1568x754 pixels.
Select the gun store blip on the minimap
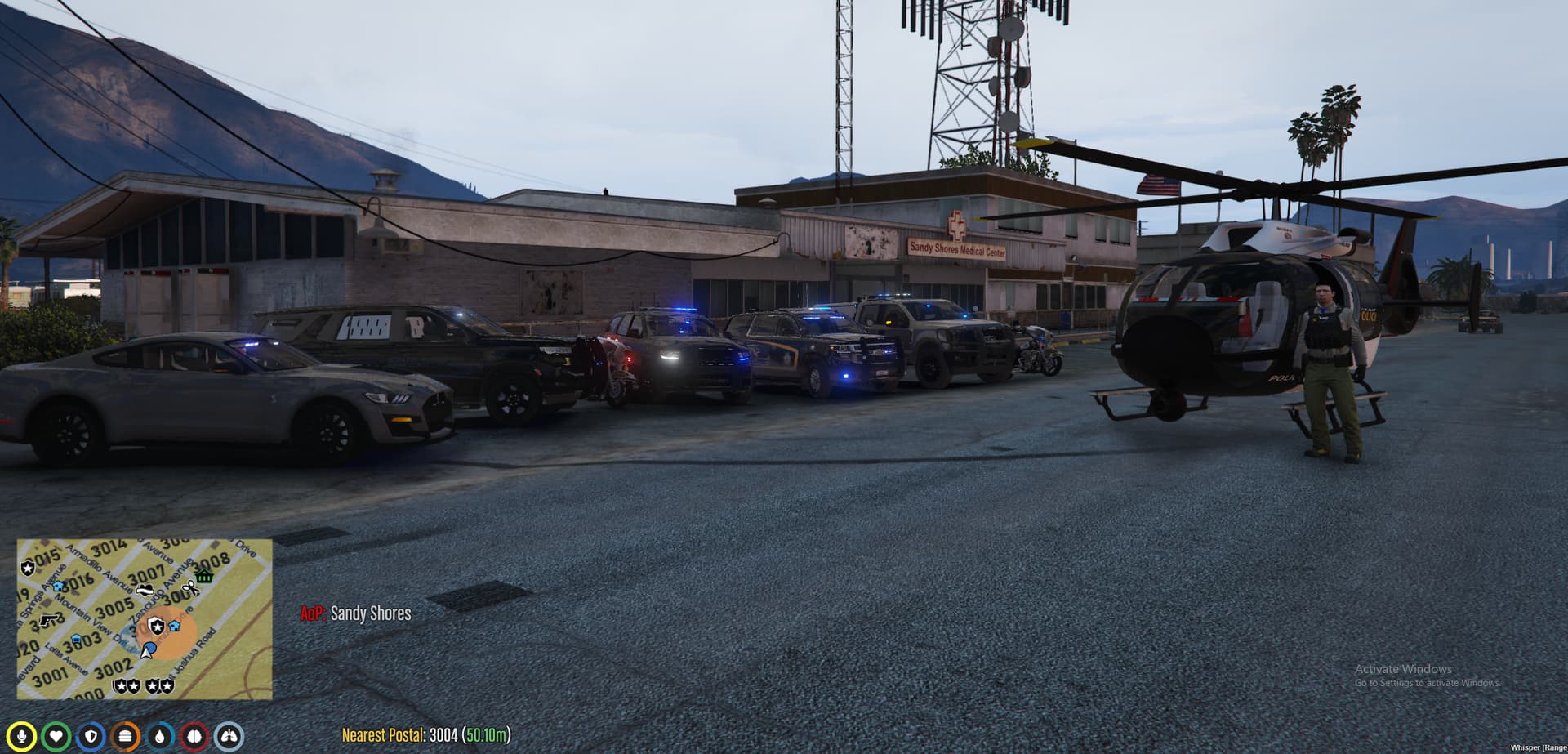pyautogui.click(x=50, y=621)
